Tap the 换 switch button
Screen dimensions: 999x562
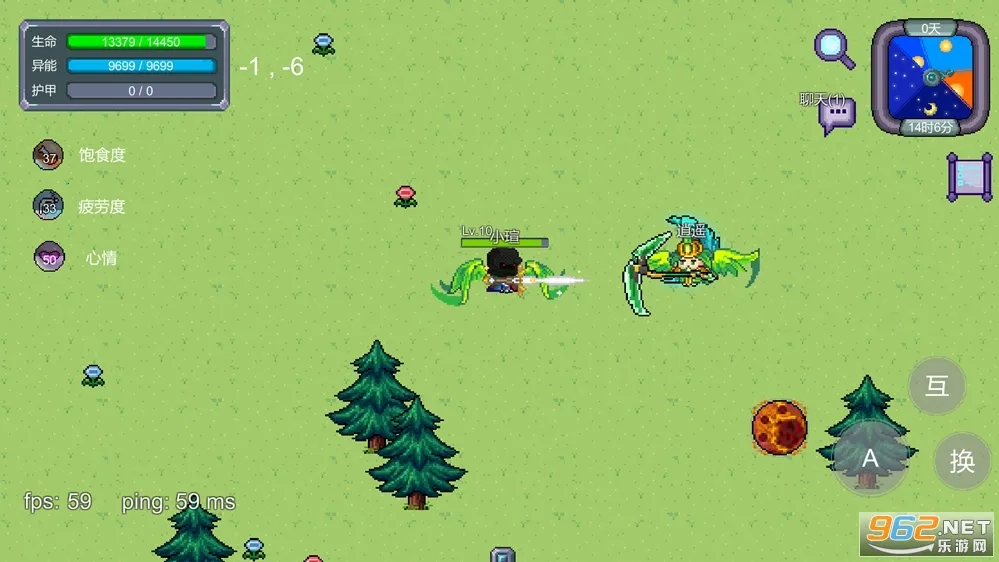click(962, 461)
